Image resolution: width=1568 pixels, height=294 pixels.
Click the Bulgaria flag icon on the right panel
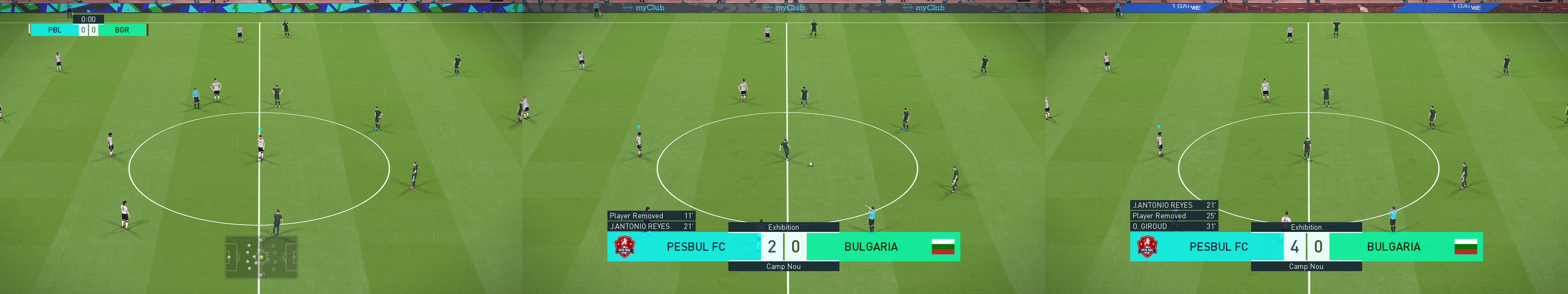(x=1466, y=247)
